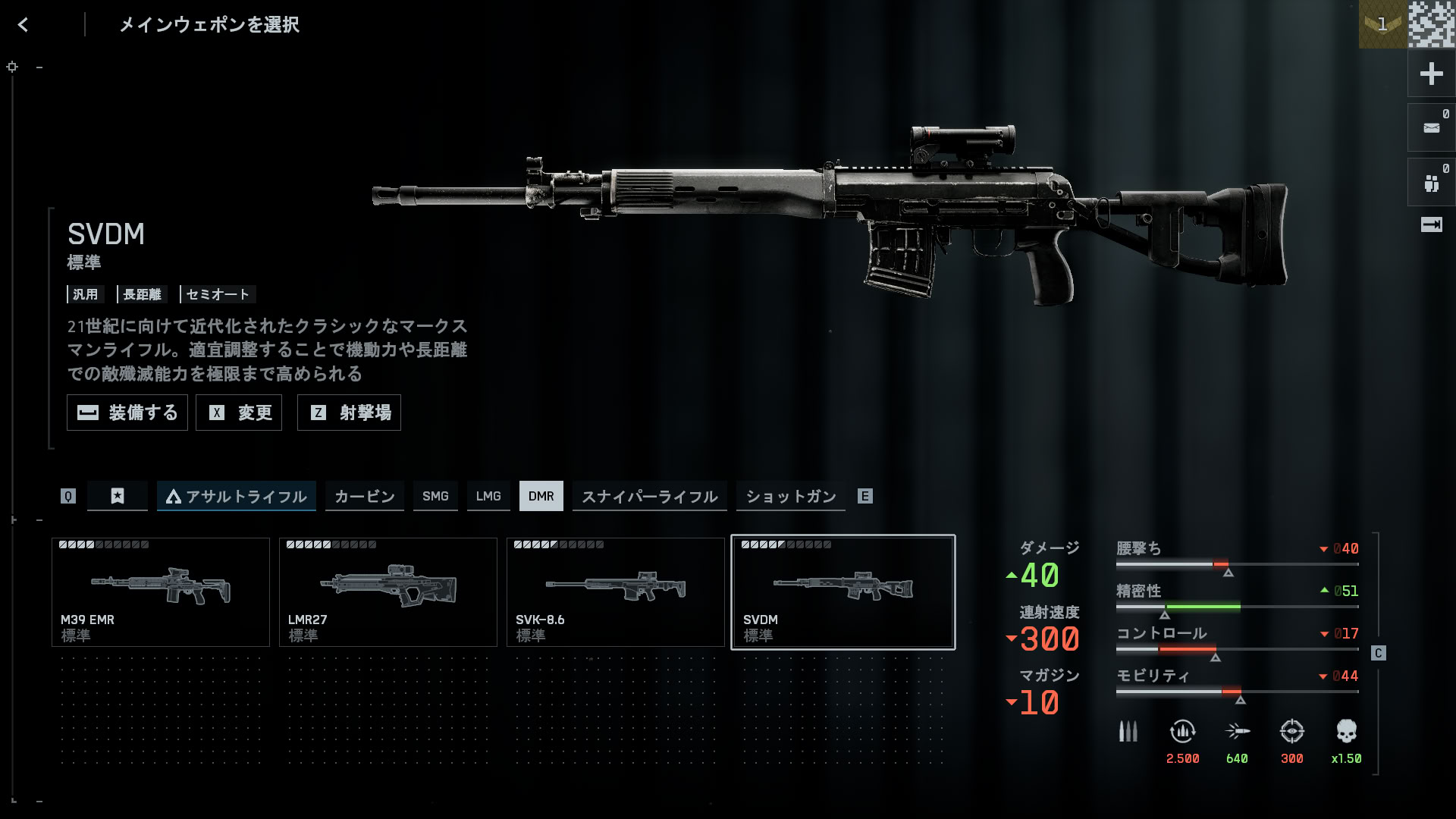
Task: Open the squad members icon
Action: click(x=1431, y=183)
